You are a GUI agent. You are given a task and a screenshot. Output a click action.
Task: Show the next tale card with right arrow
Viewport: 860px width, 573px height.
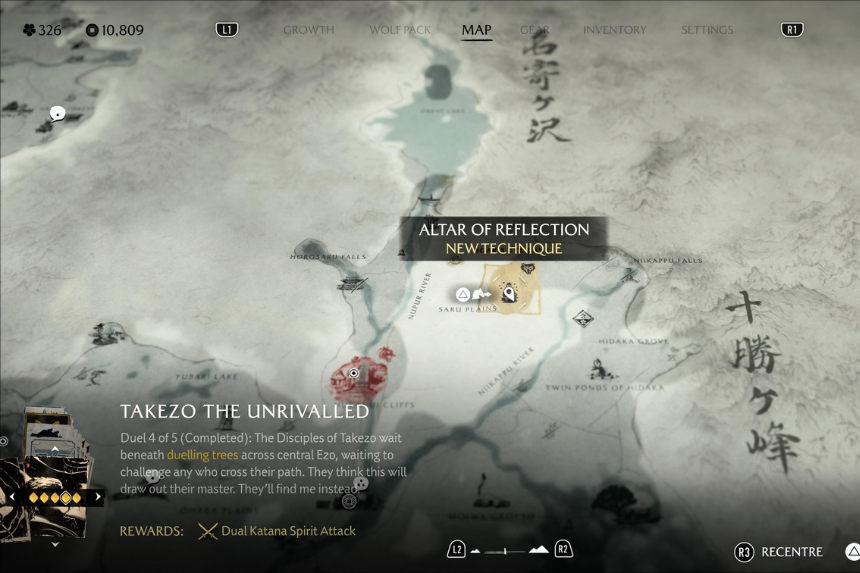[98, 497]
